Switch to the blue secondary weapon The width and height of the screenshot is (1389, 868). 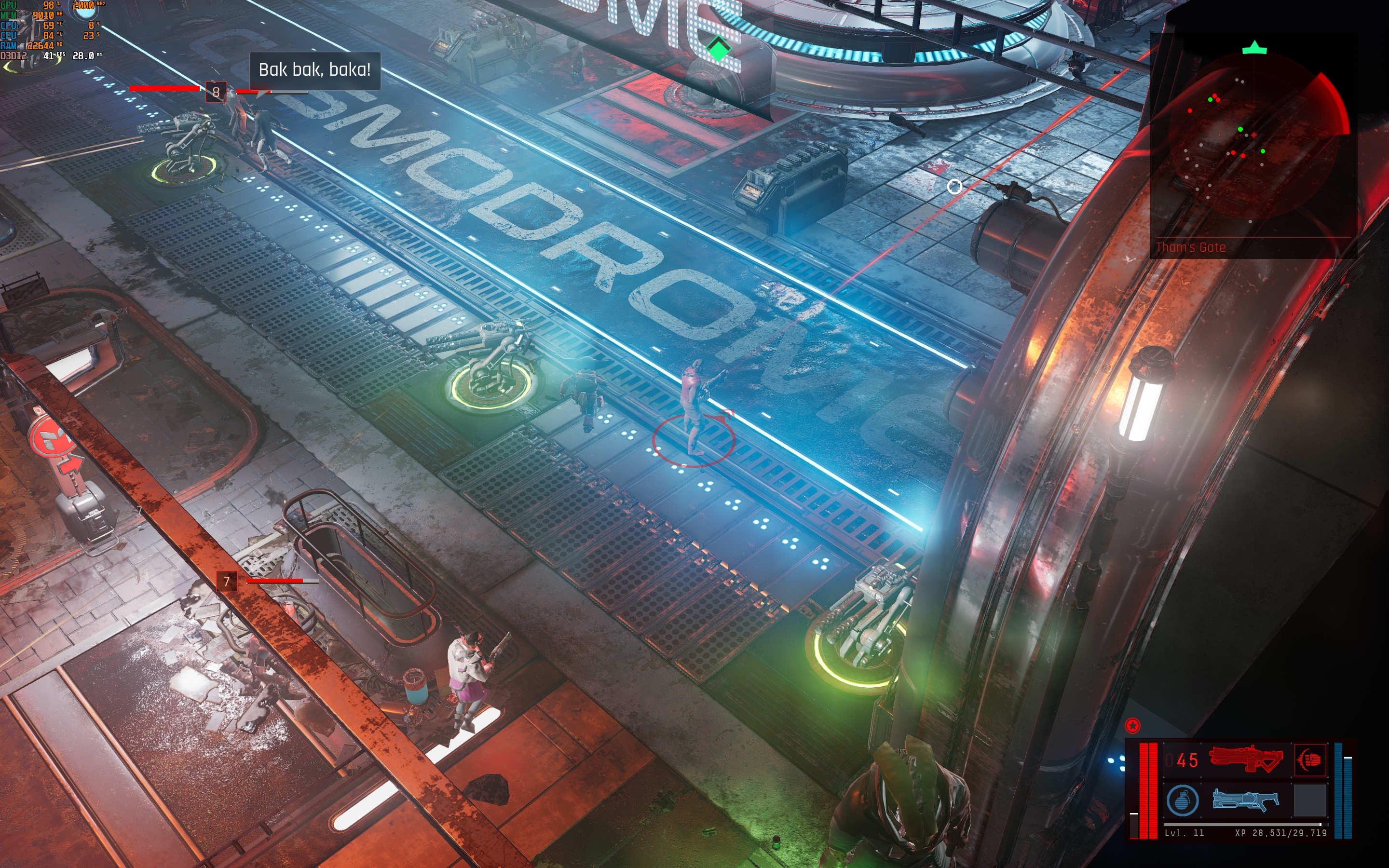coord(1245,800)
